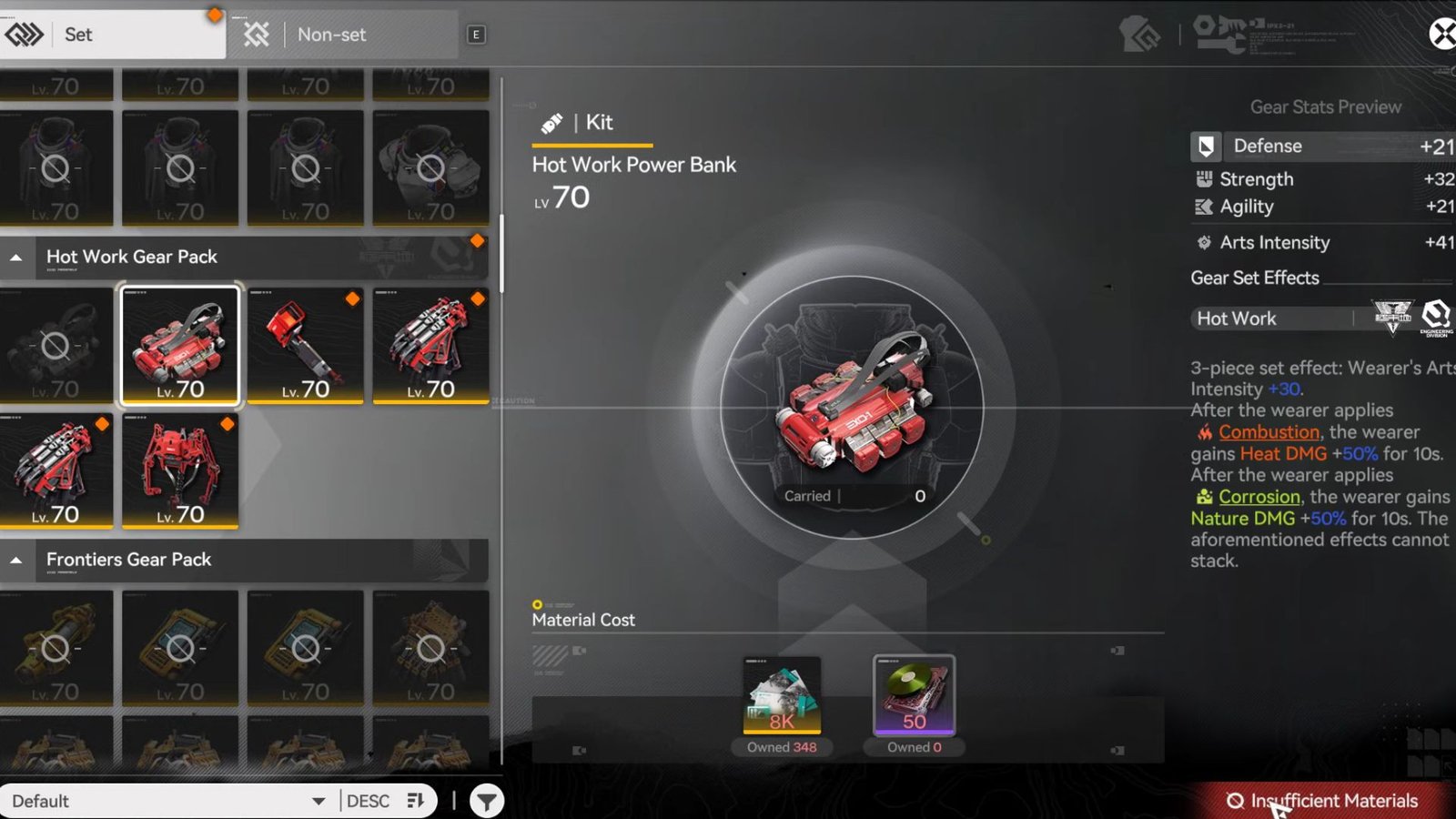
Task: Collapse the Frontiers Gear Pack section
Action: point(16,561)
